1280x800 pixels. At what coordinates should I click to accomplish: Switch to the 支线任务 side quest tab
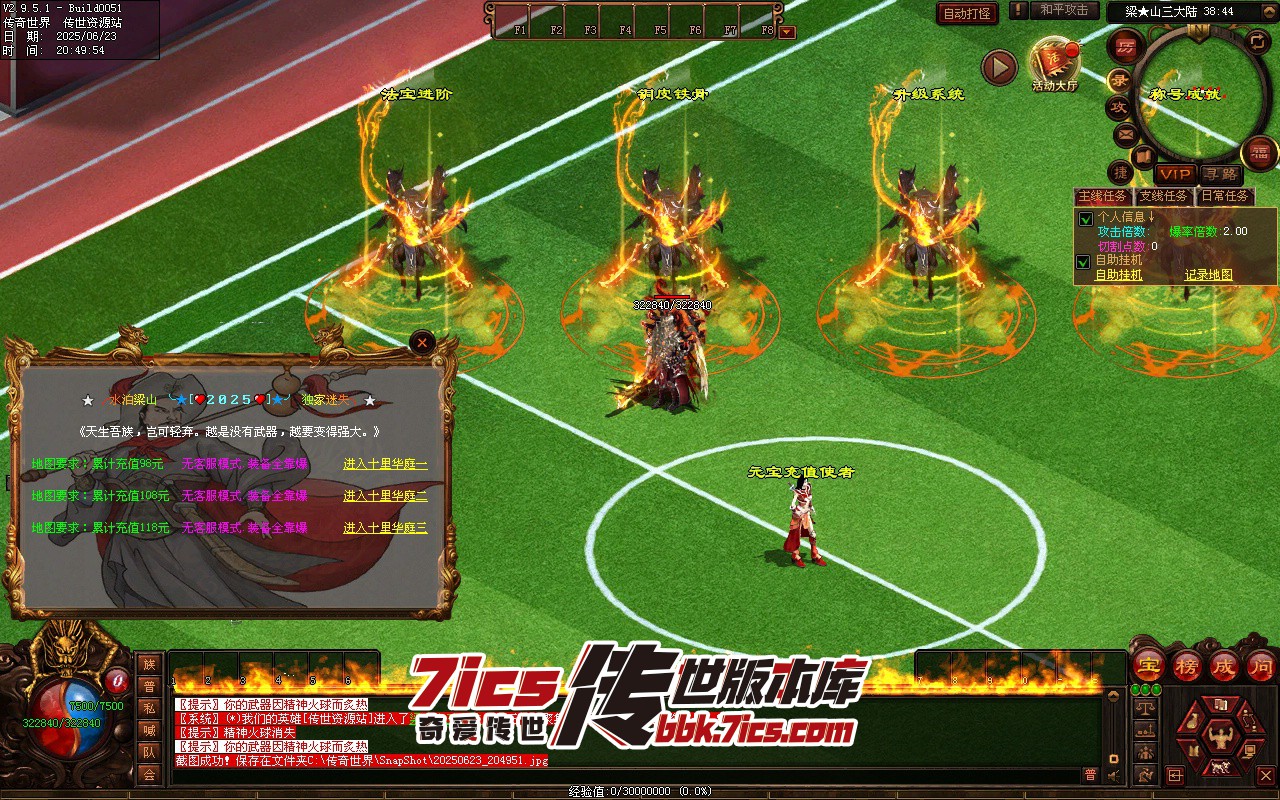point(1164,196)
